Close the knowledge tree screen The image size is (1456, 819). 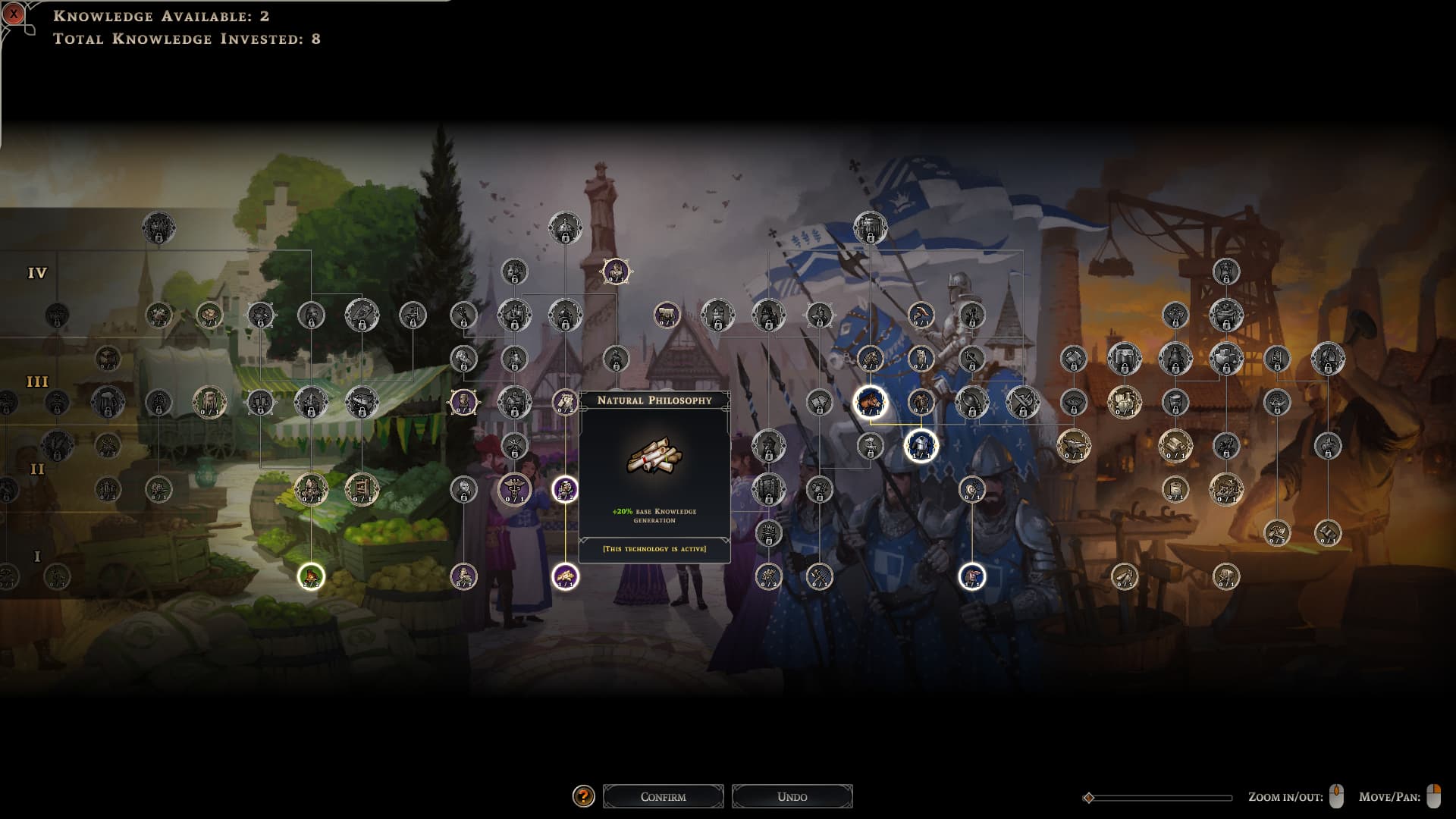[14, 13]
